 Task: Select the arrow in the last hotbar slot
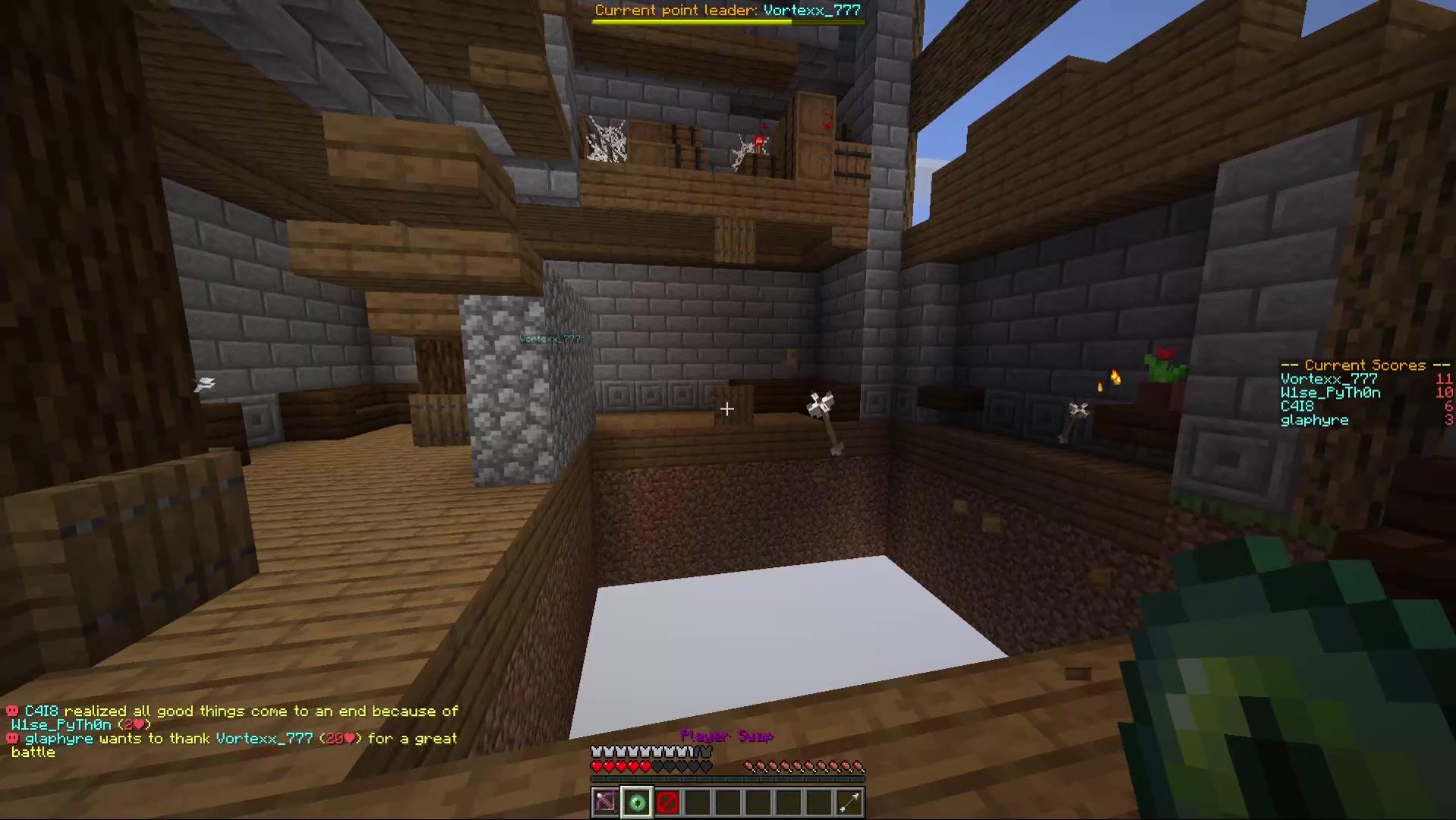point(849,802)
